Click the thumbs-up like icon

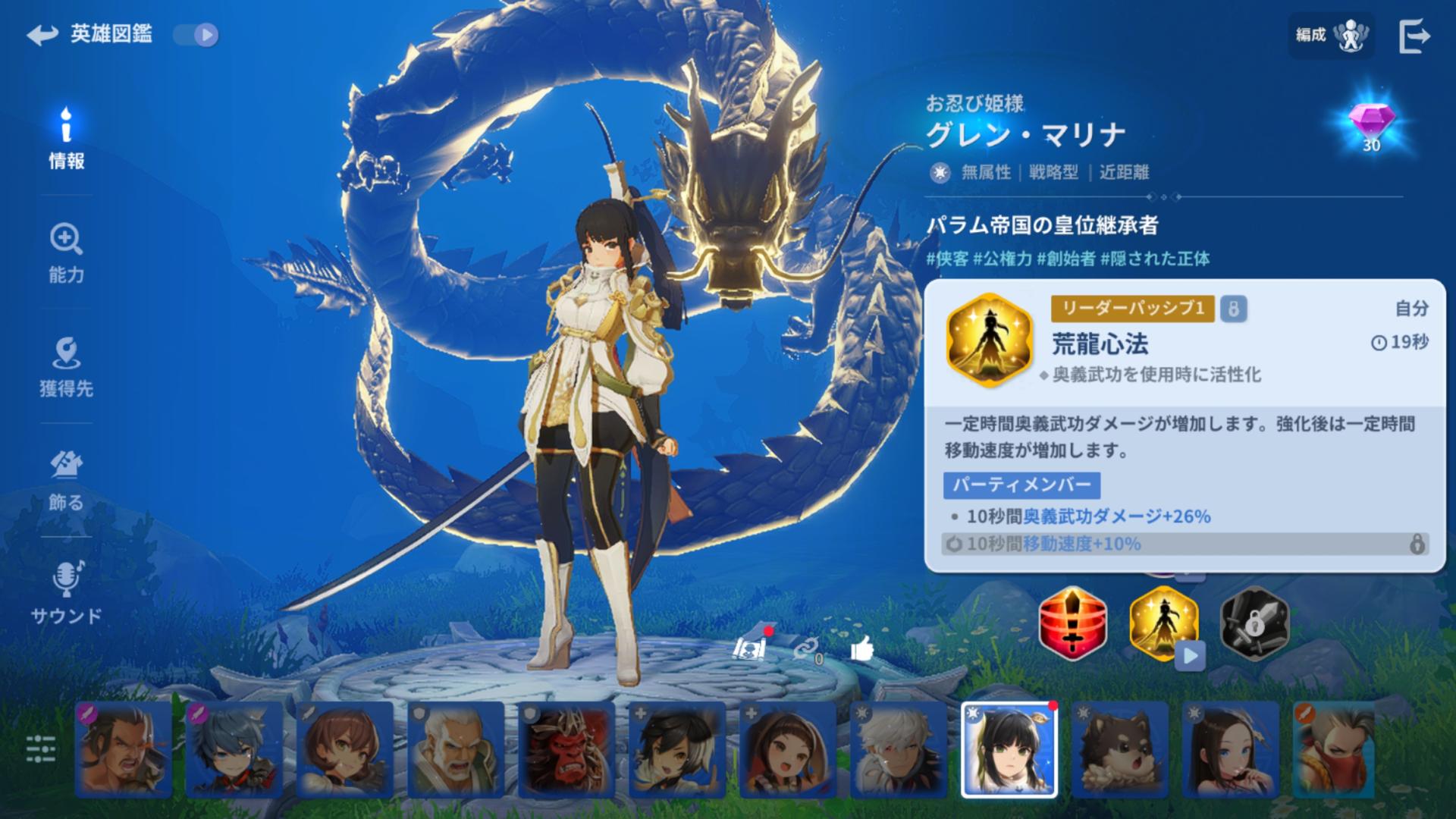point(862,649)
